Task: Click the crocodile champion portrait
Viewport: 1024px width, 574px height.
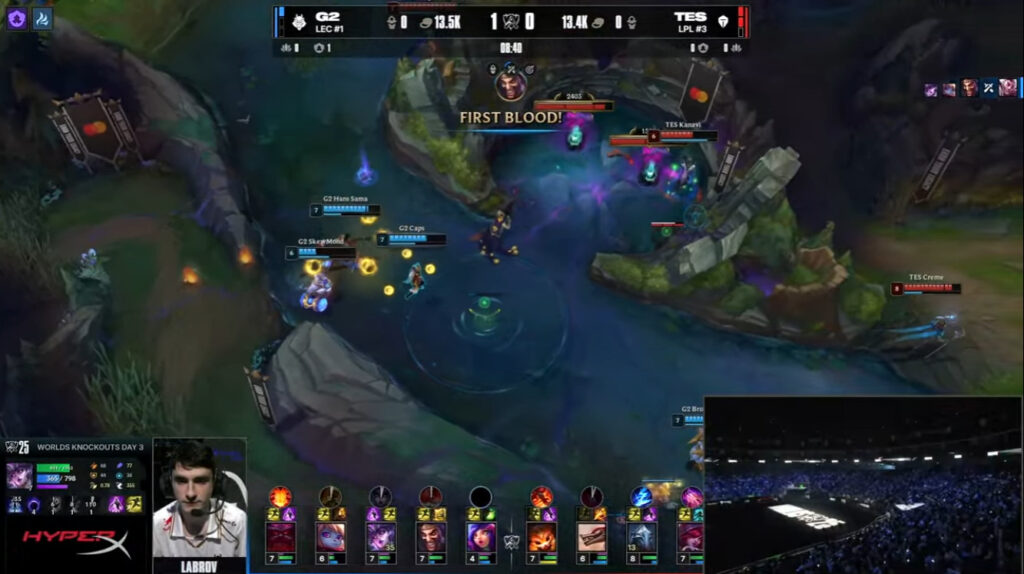Action: click(591, 536)
